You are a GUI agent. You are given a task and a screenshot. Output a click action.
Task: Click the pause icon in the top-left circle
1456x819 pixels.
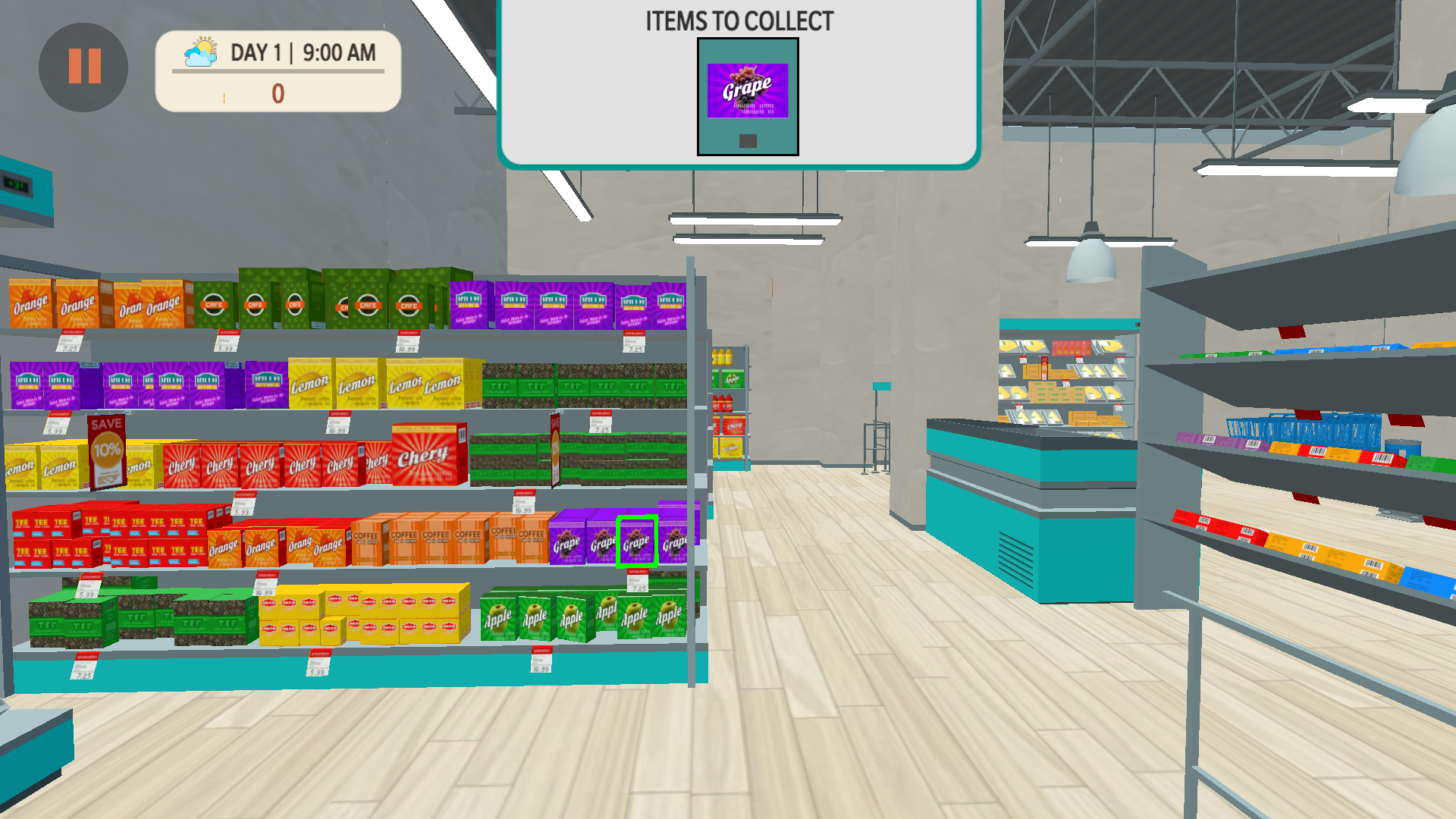83,67
